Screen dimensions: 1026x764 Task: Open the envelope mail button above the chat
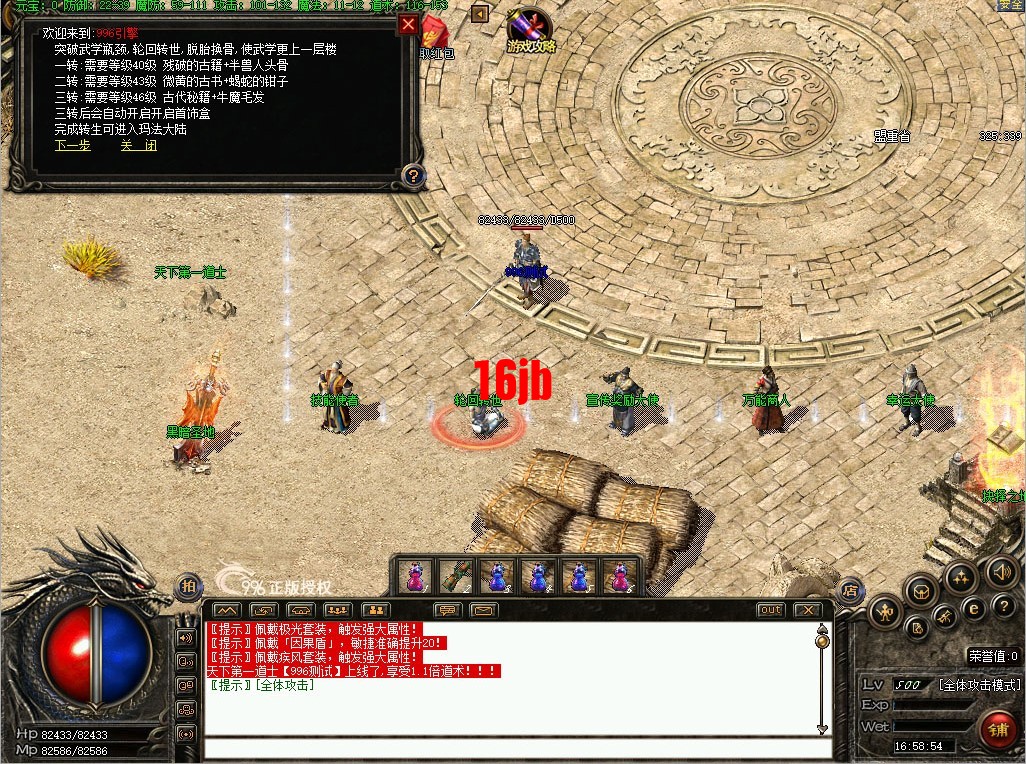(483, 610)
